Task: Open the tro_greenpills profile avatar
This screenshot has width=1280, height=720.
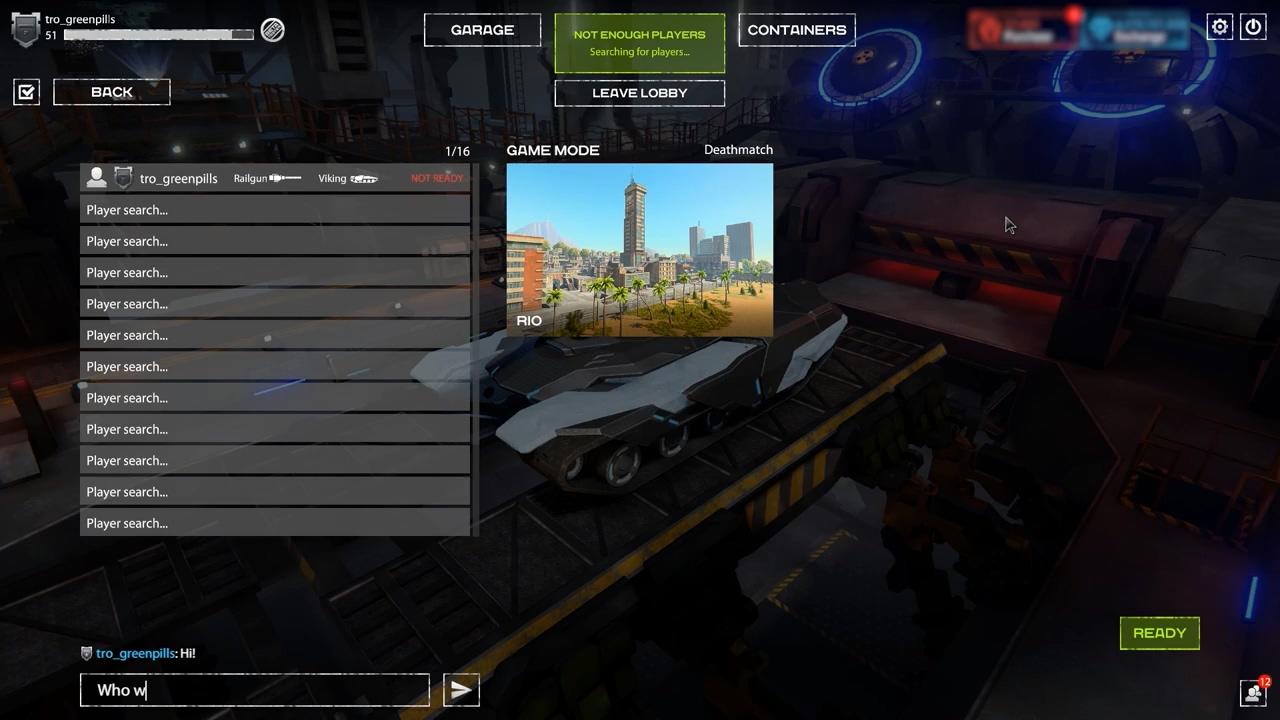Action: [25, 29]
